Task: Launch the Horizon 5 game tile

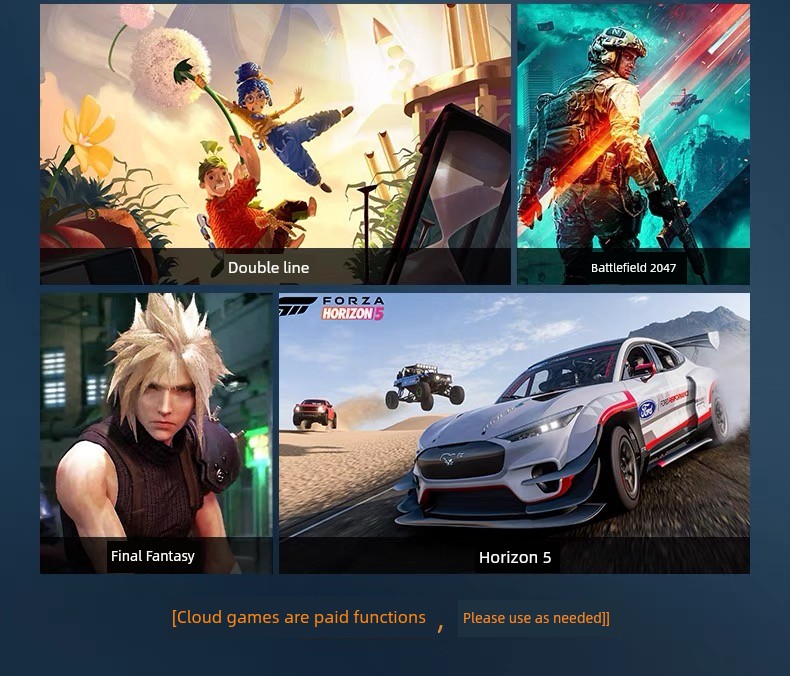Action: tap(514, 432)
